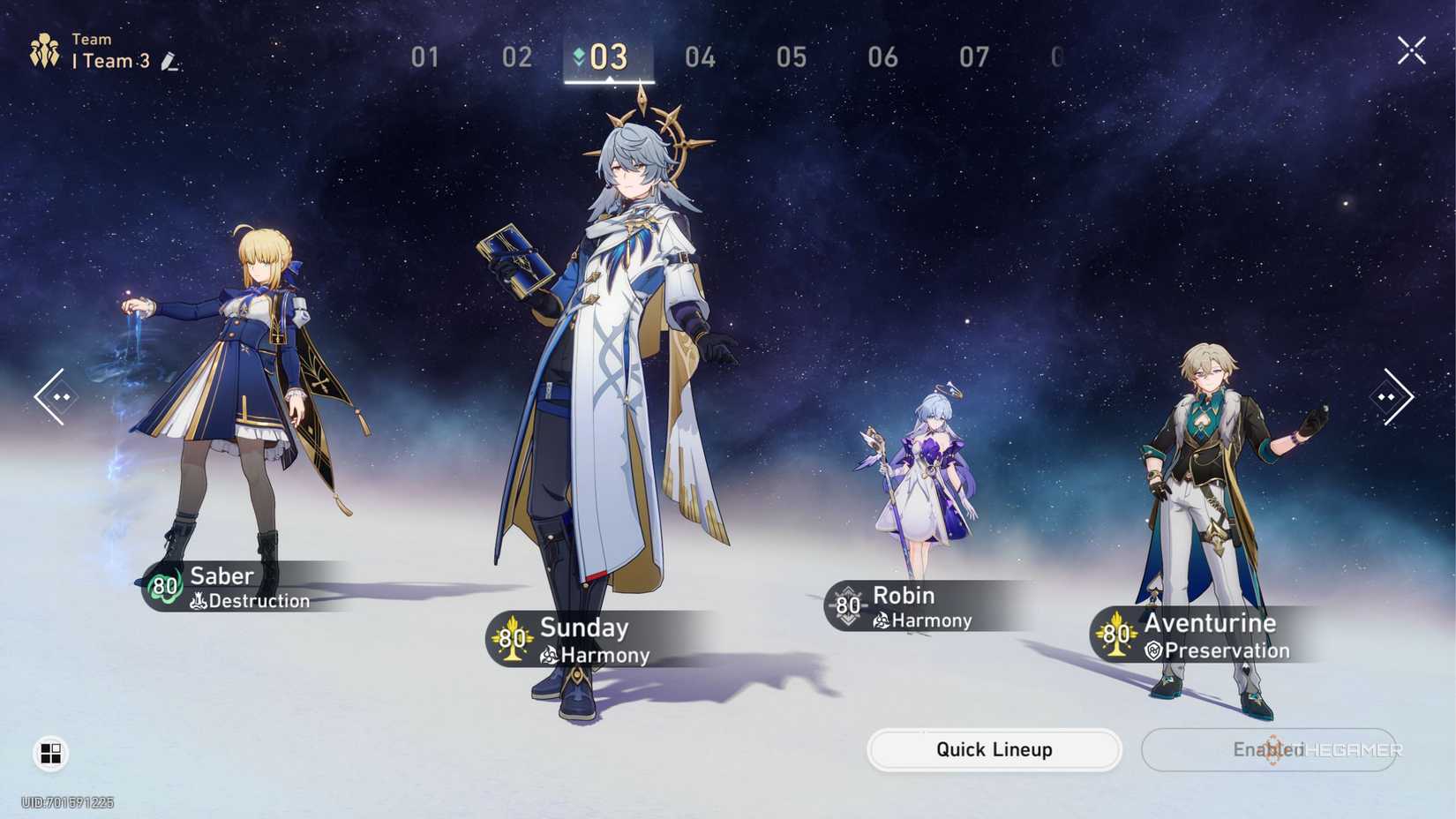
Task: Click the diamond swap indicator above tab 03
Action: pos(578,53)
